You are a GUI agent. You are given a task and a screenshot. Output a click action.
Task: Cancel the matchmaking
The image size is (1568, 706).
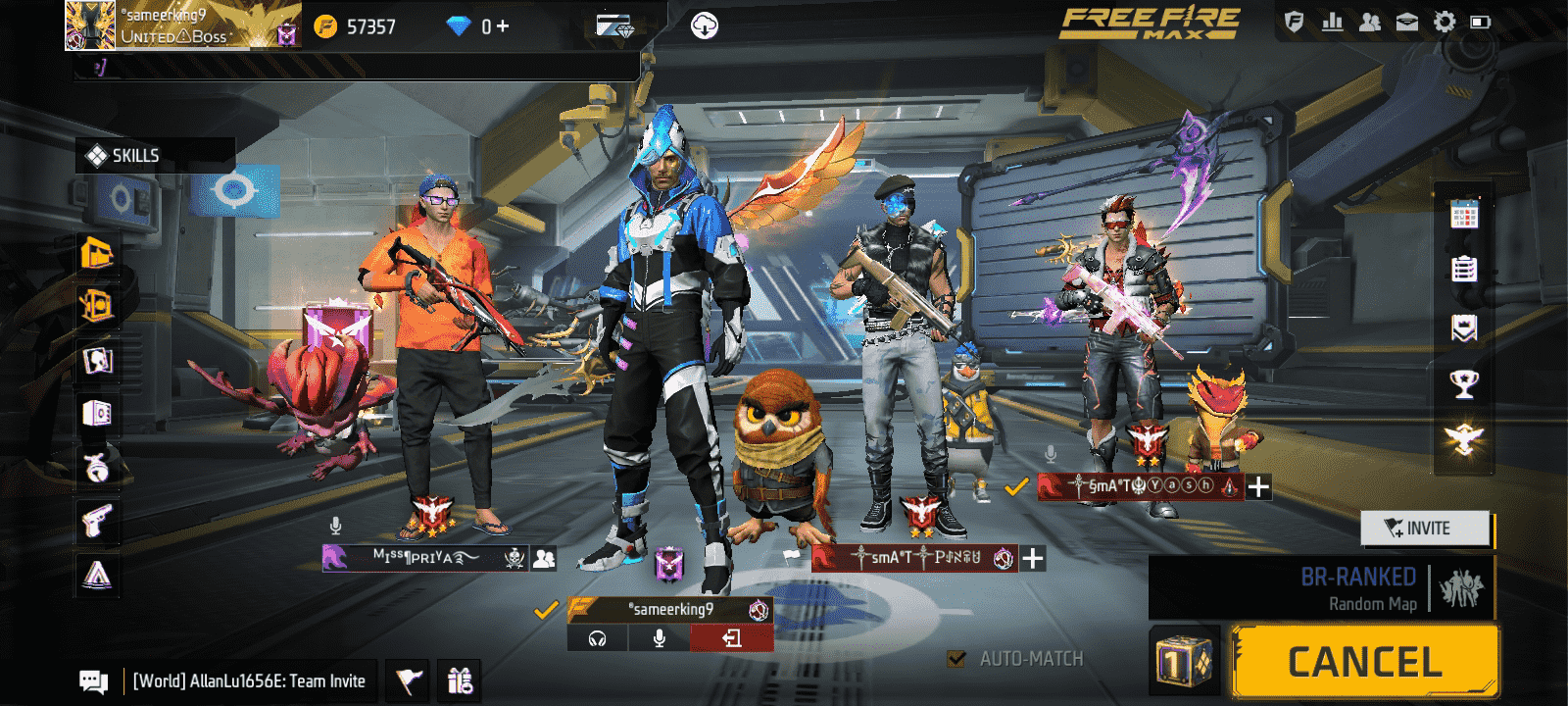coord(1364,662)
